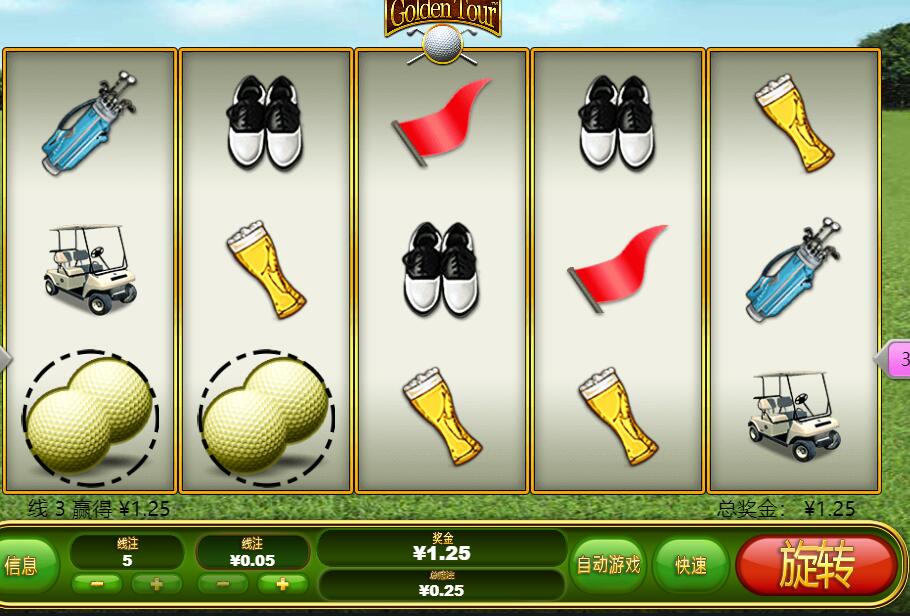Increase the value 5 with its plus
The width and height of the screenshot is (910, 616).
157,584
